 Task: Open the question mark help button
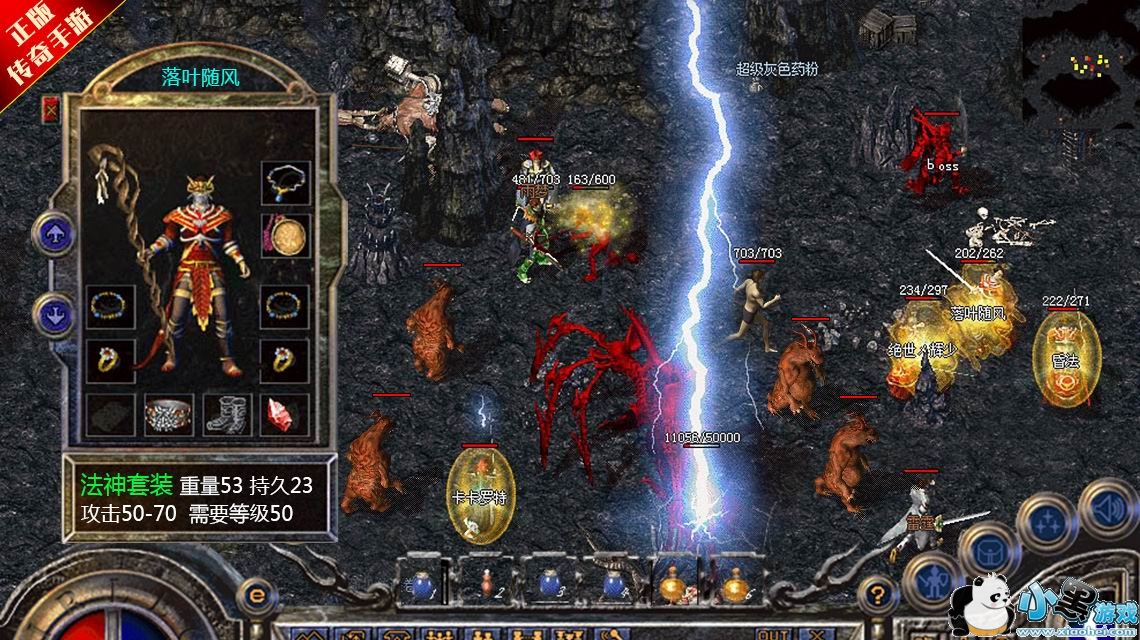pos(875,590)
